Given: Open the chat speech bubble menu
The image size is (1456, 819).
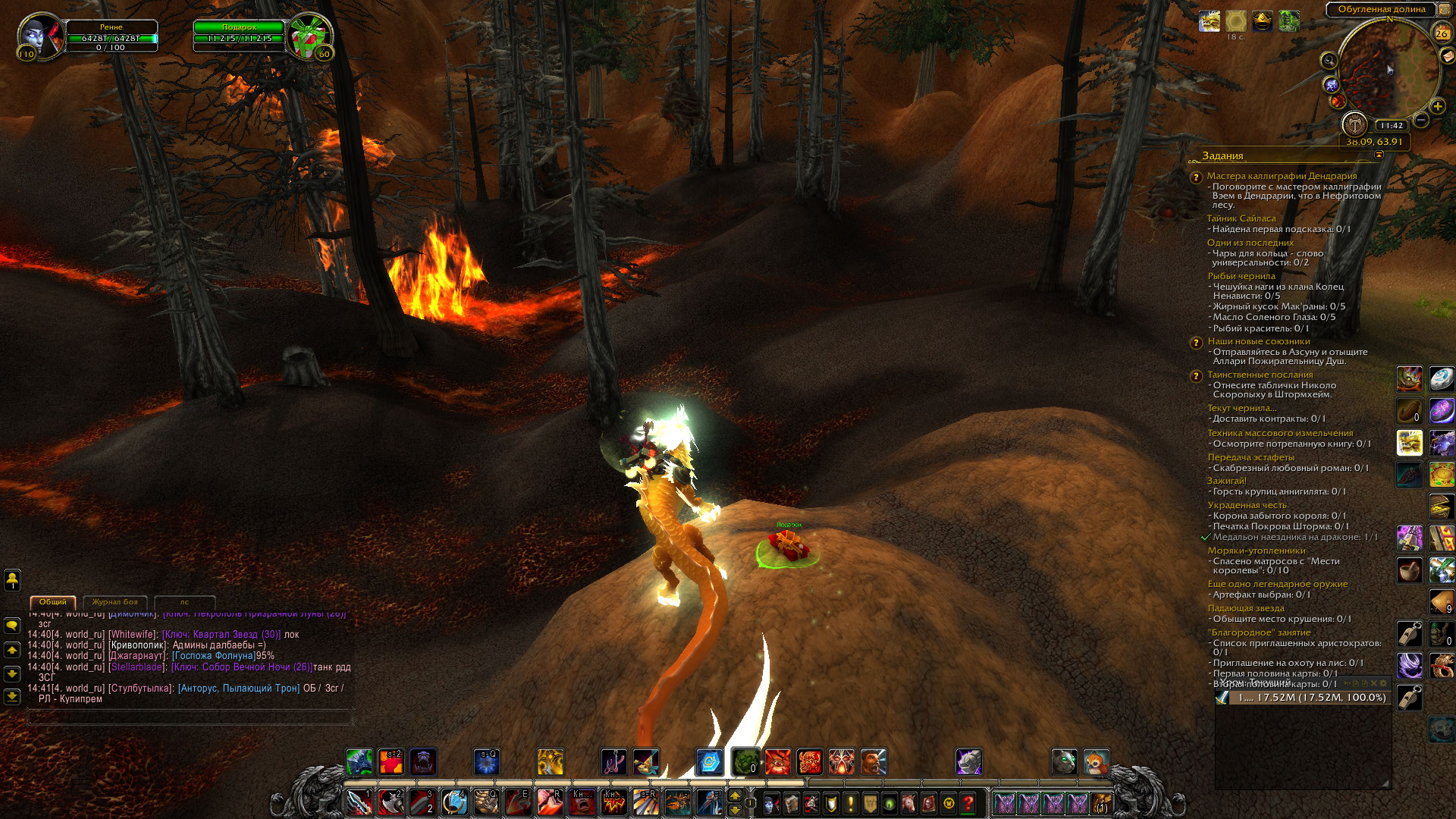Looking at the screenshot, I should tap(12, 626).
